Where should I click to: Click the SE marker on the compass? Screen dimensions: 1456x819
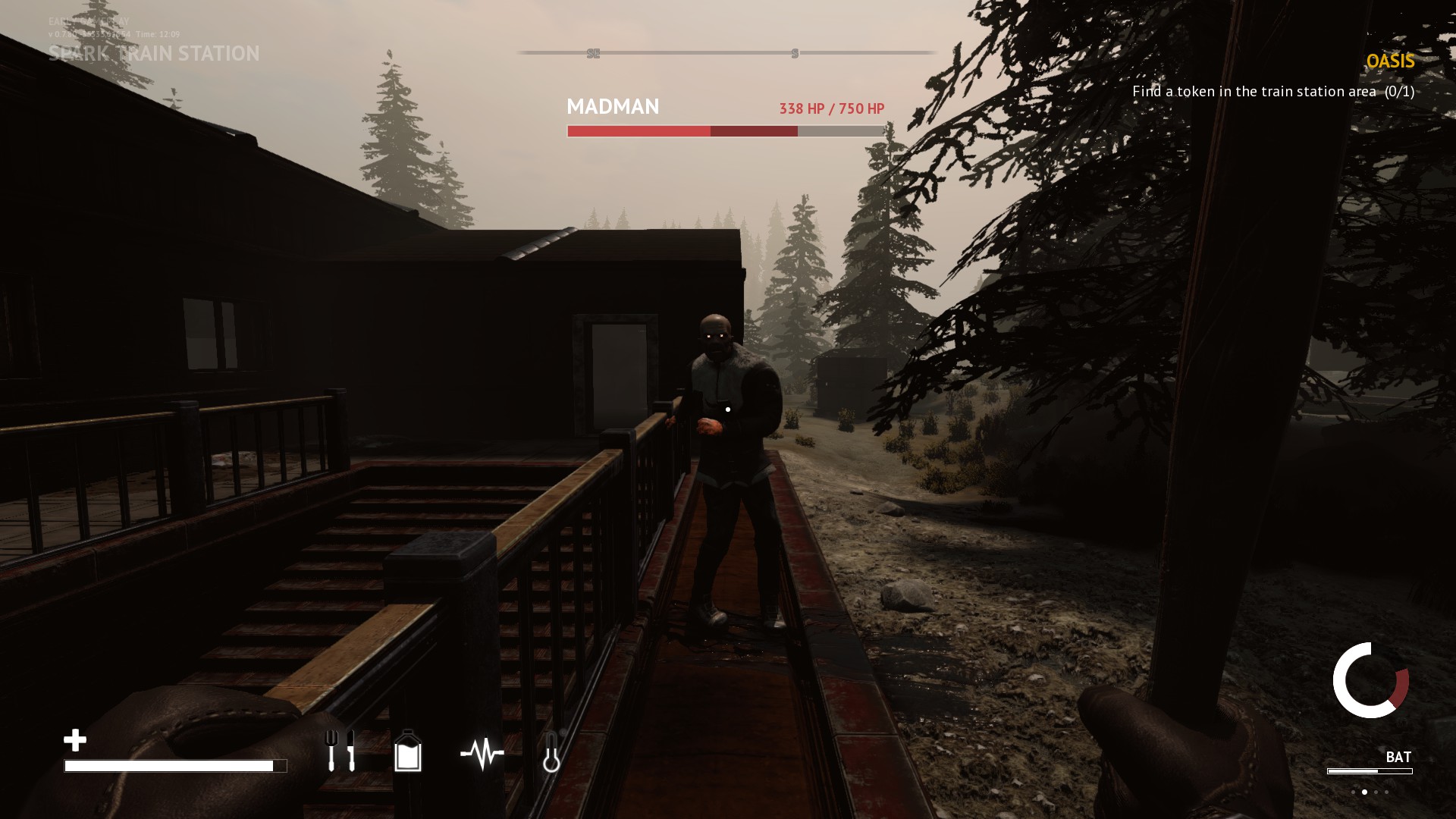tap(592, 53)
